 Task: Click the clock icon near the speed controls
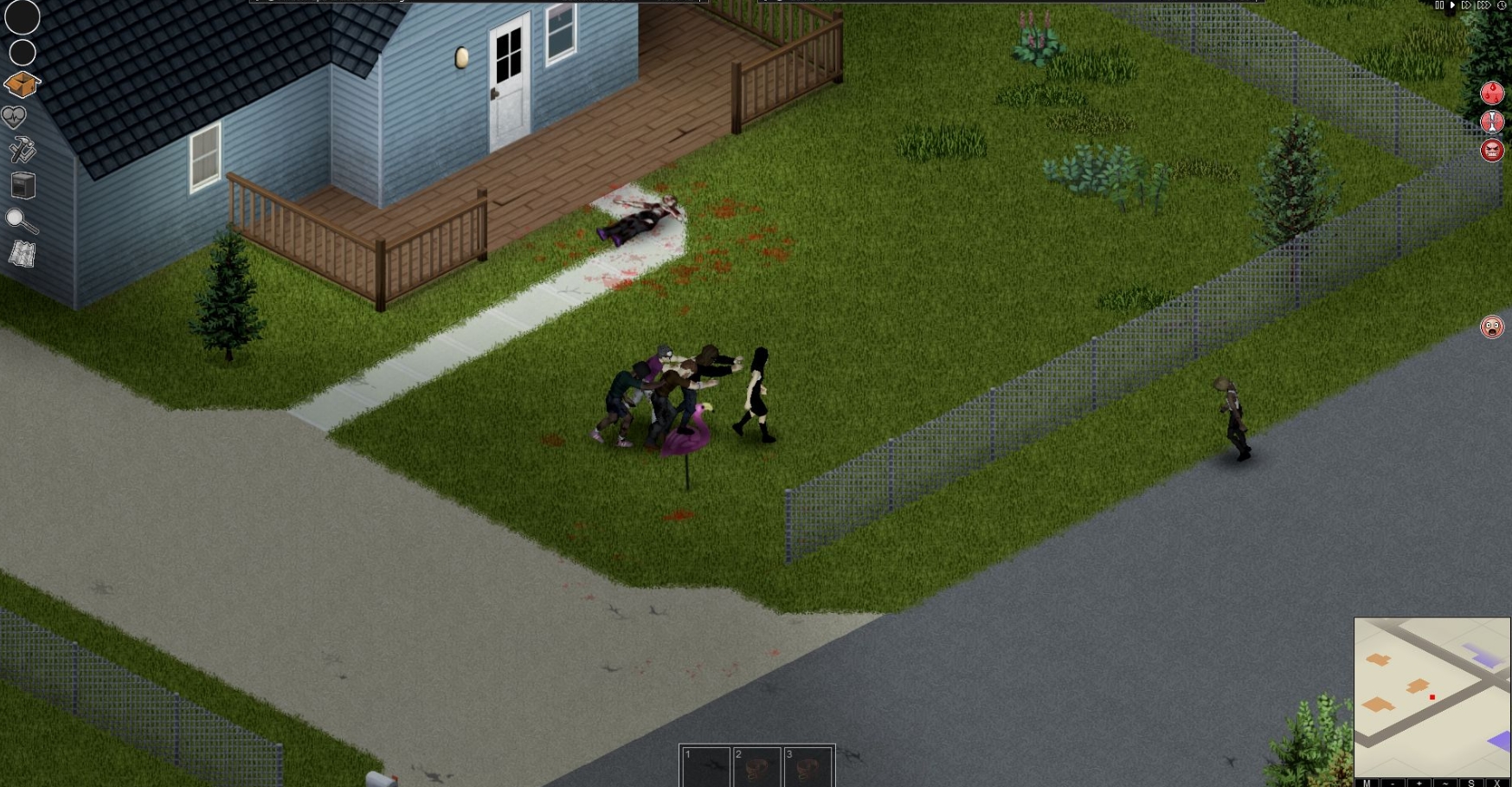[1502, 5]
